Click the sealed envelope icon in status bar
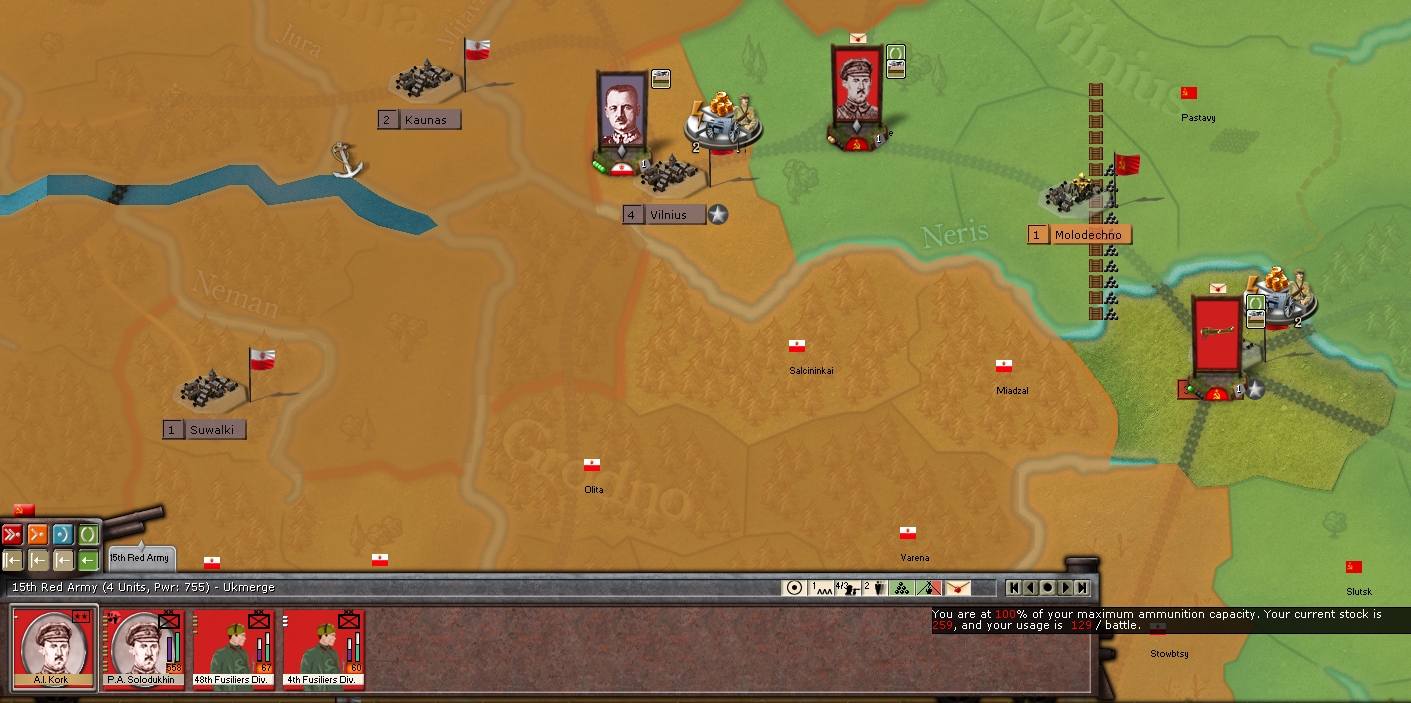Screen dimensions: 1411x703 point(957,588)
